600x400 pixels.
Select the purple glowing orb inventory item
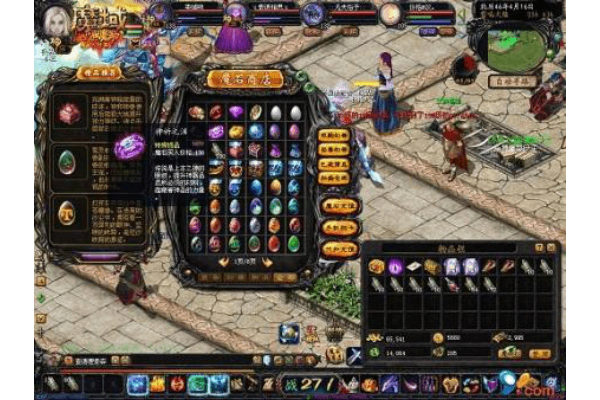[x=394, y=266]
